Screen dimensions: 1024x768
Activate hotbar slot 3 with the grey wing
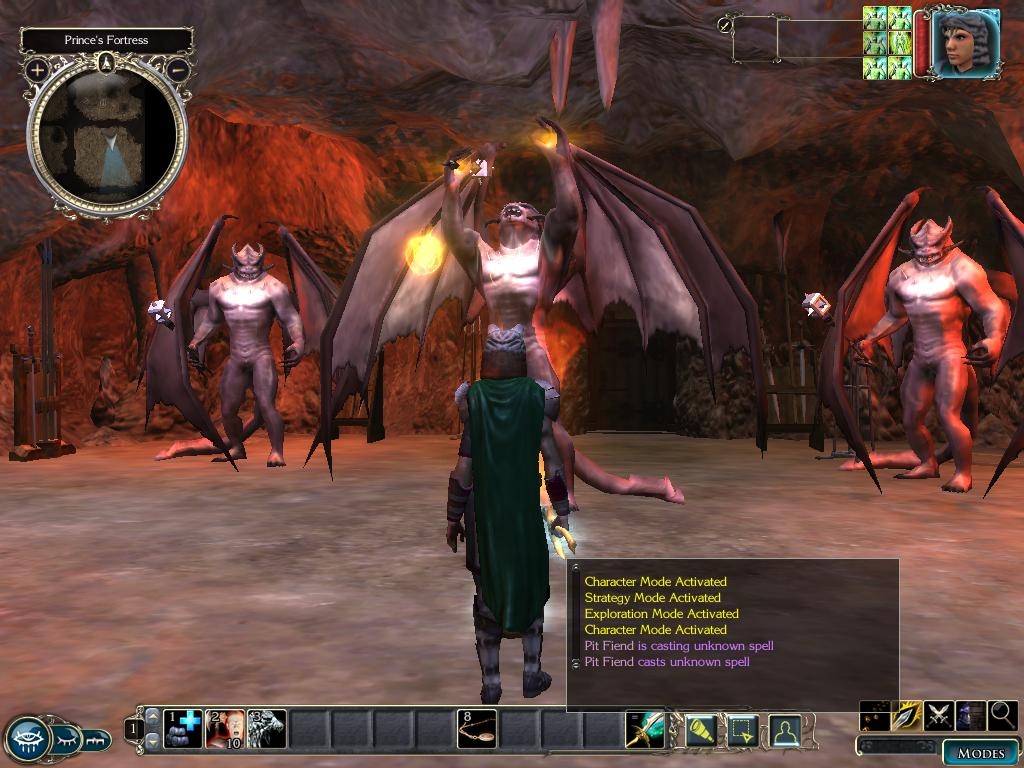coord(267,729)
